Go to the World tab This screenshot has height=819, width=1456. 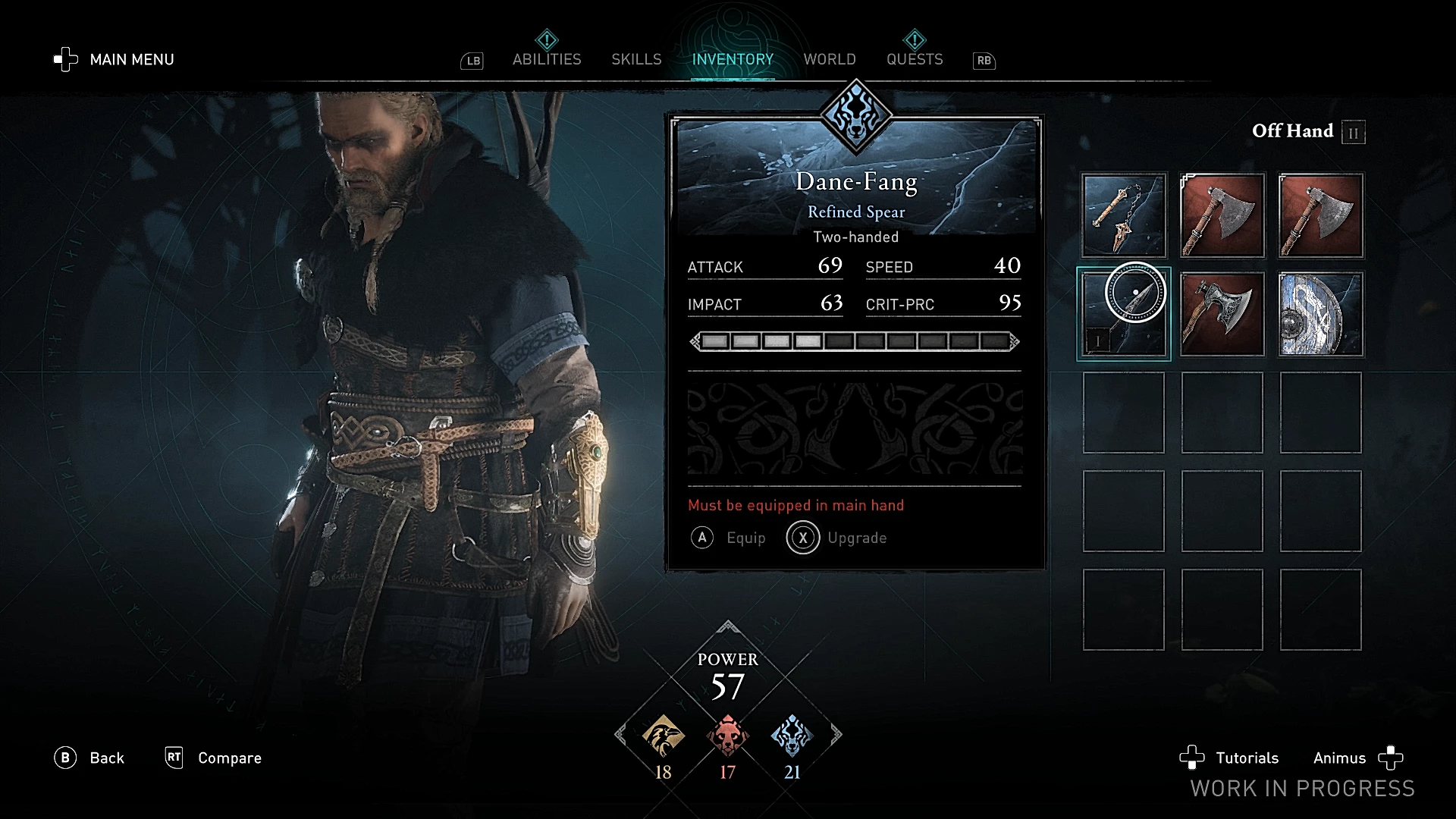[830, 59]
